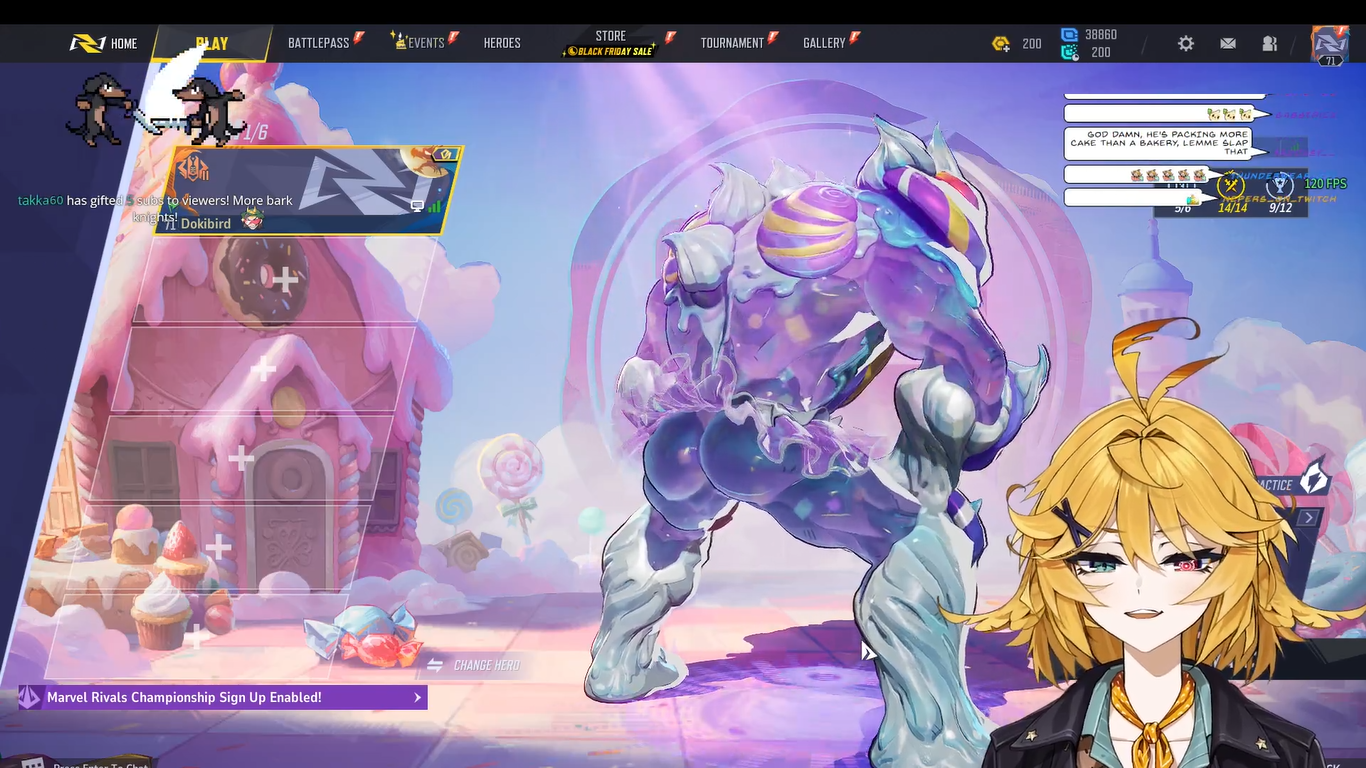Open the chat box at the bottom
This screenshot has height=768, width=1366.
(x=100, y=764)
